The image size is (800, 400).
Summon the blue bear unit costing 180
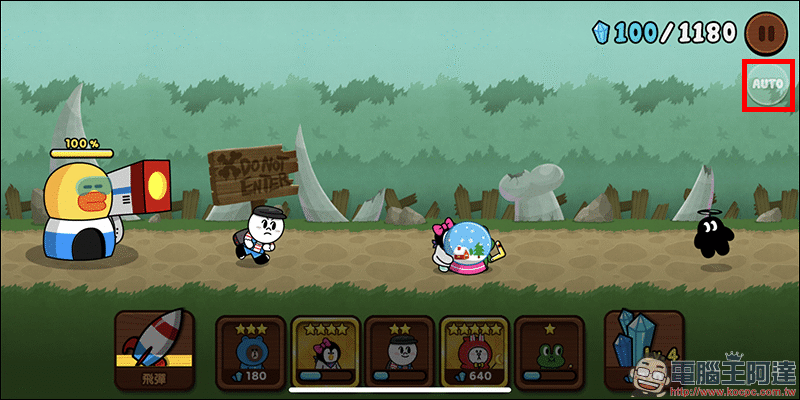coord(250,350)
